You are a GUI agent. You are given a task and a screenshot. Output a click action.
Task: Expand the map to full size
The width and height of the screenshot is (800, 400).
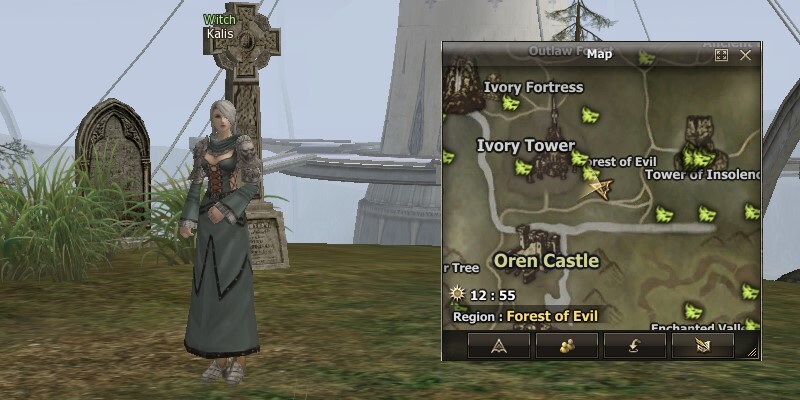click(x=722, y=56)
